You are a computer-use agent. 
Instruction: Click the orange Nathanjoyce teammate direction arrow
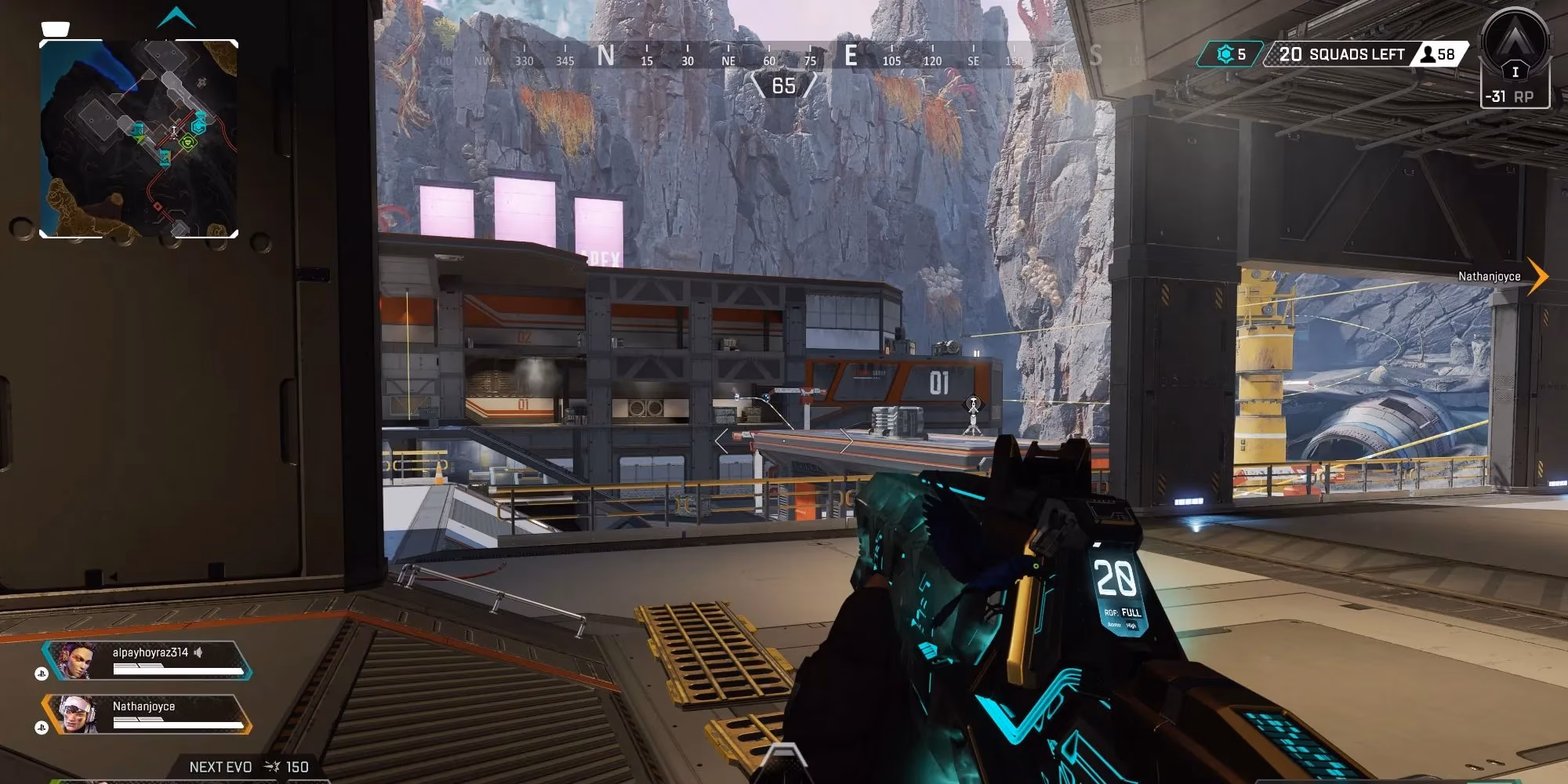(x=1537, y=276)
